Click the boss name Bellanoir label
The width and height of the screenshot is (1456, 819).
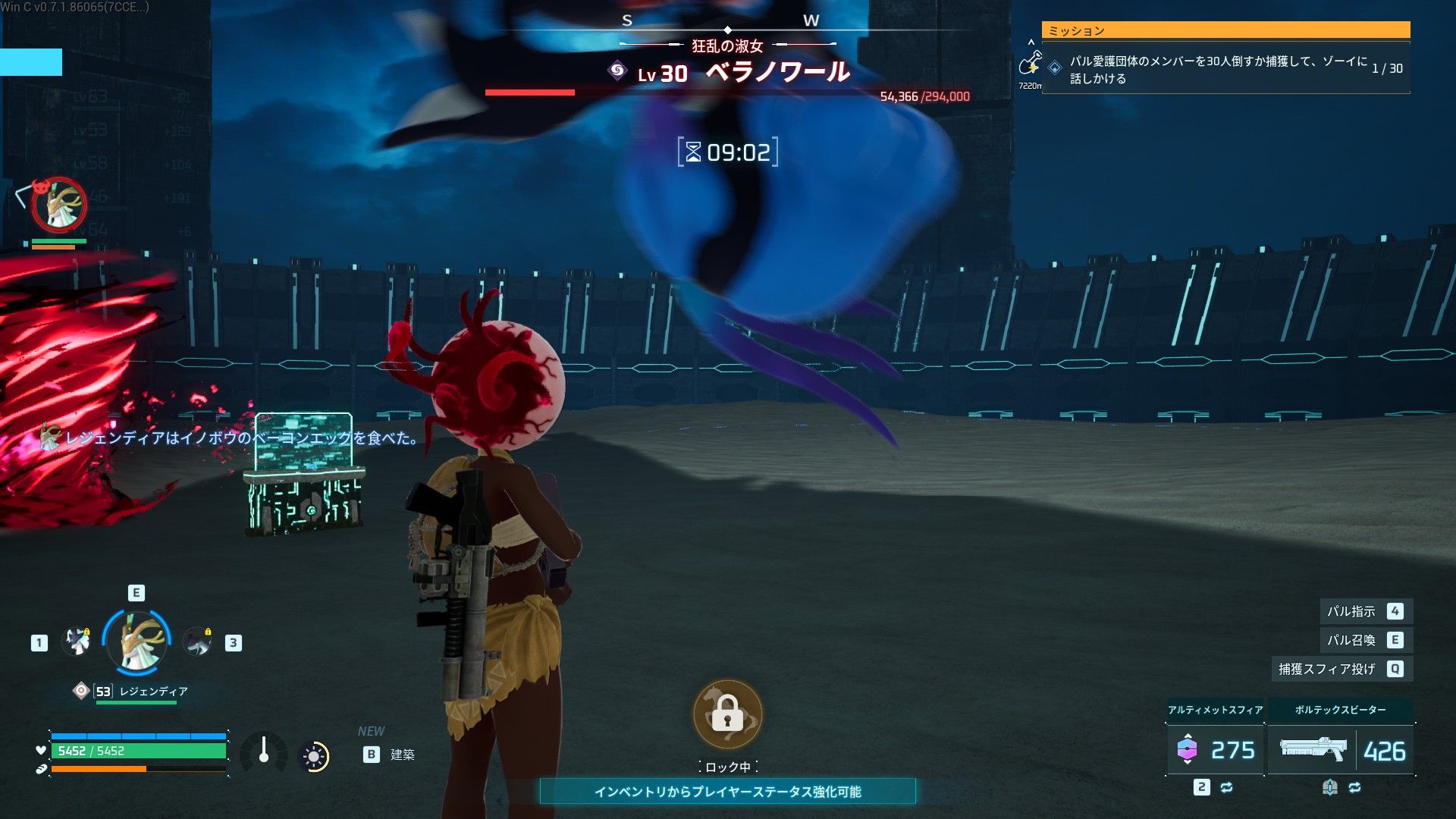(x=777, y=73)
